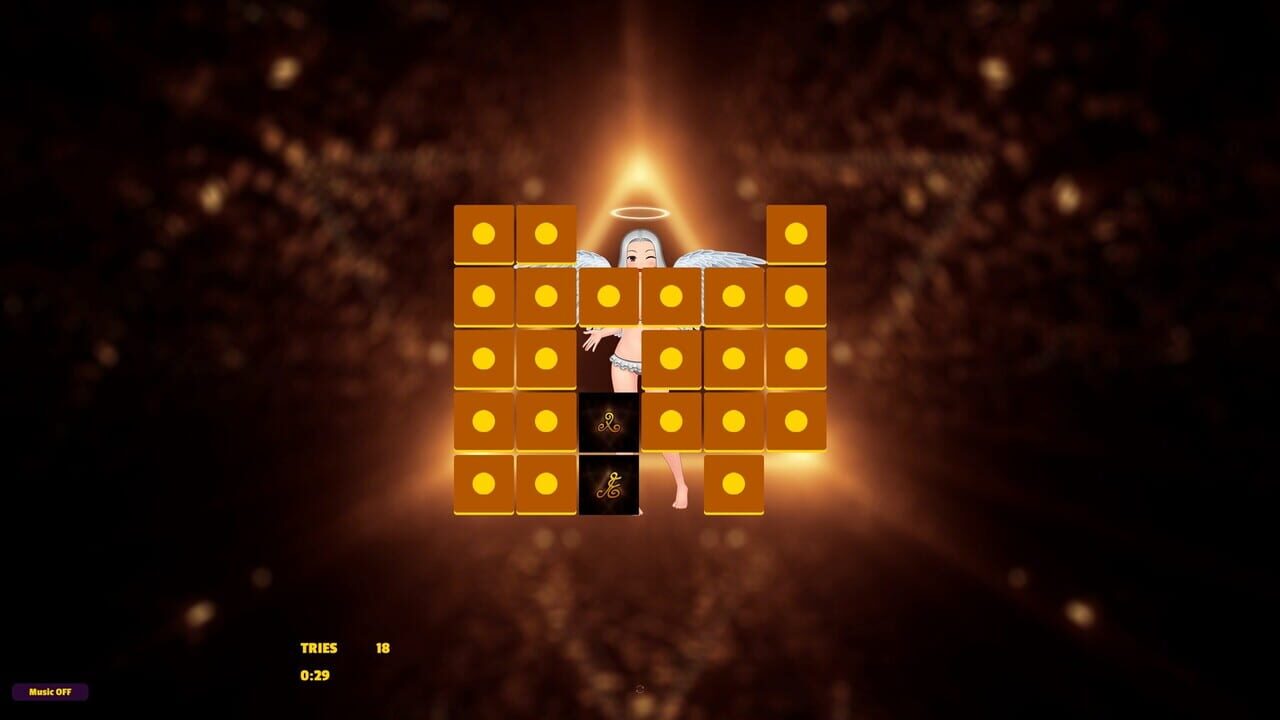
Task: Flip the card in the top-right corner
Action: pyautogui.click(x=797, y=235)
